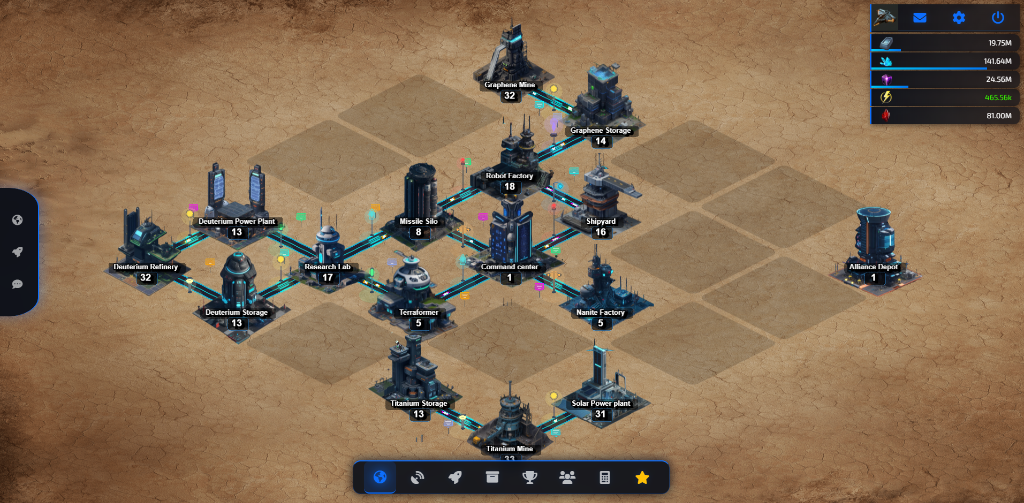1024x503 pixels.
Task: Open the chat bubble in side panel
Action: pyautogui.click(x=17, y=284)
